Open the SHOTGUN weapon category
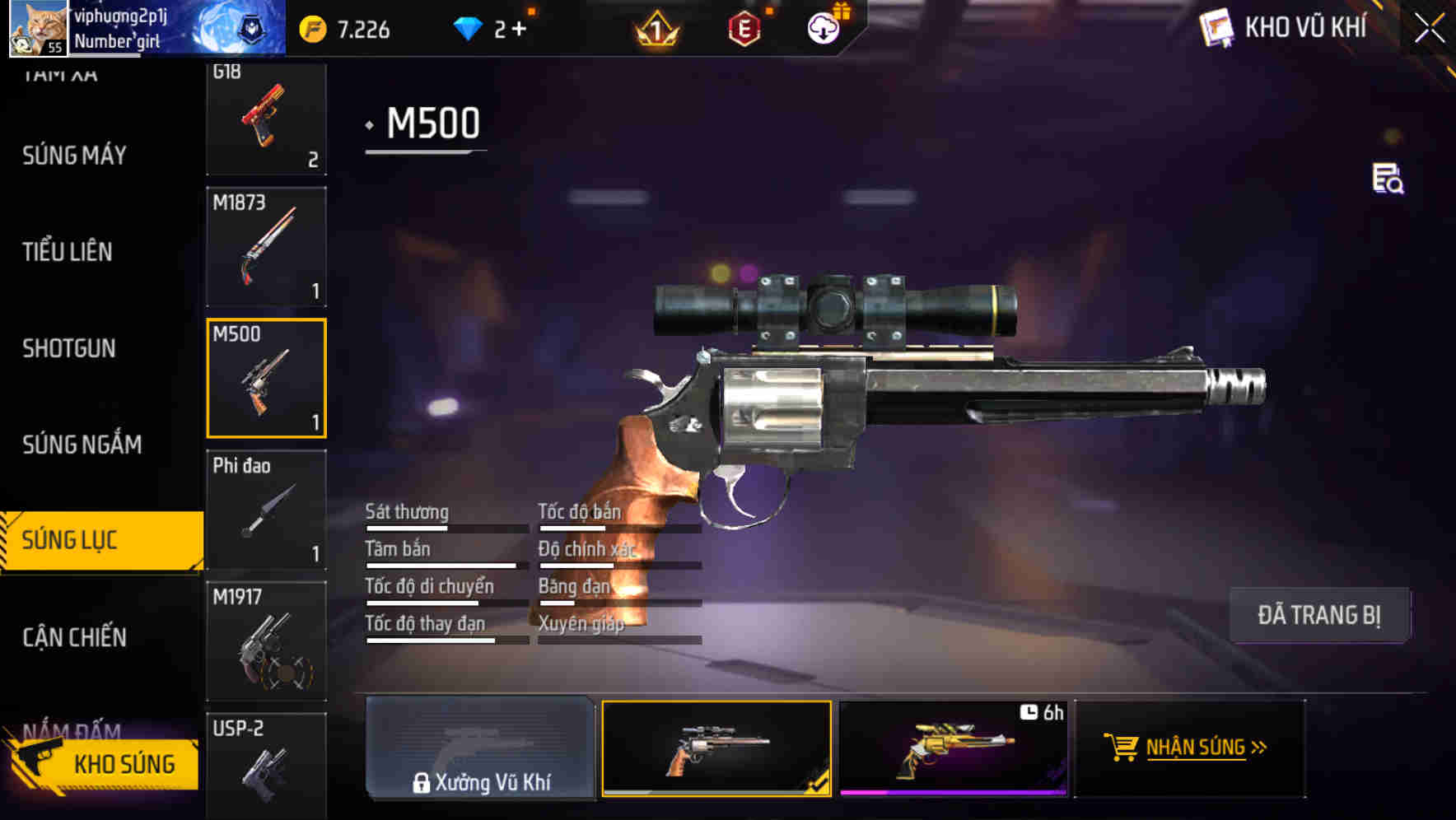 [x=67, y=348]
